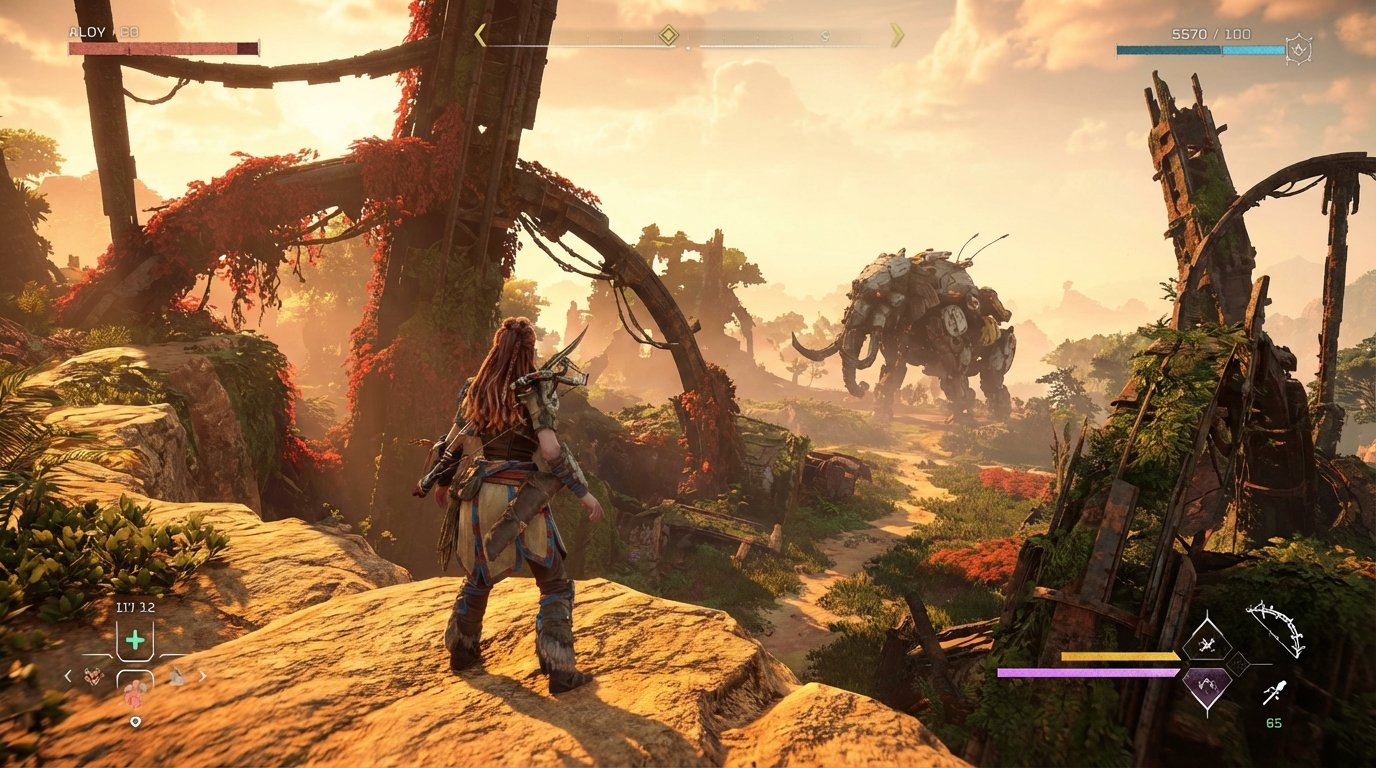Click the rock item icon right of the heal slot
1376x768 pixels.
(176, 677)
